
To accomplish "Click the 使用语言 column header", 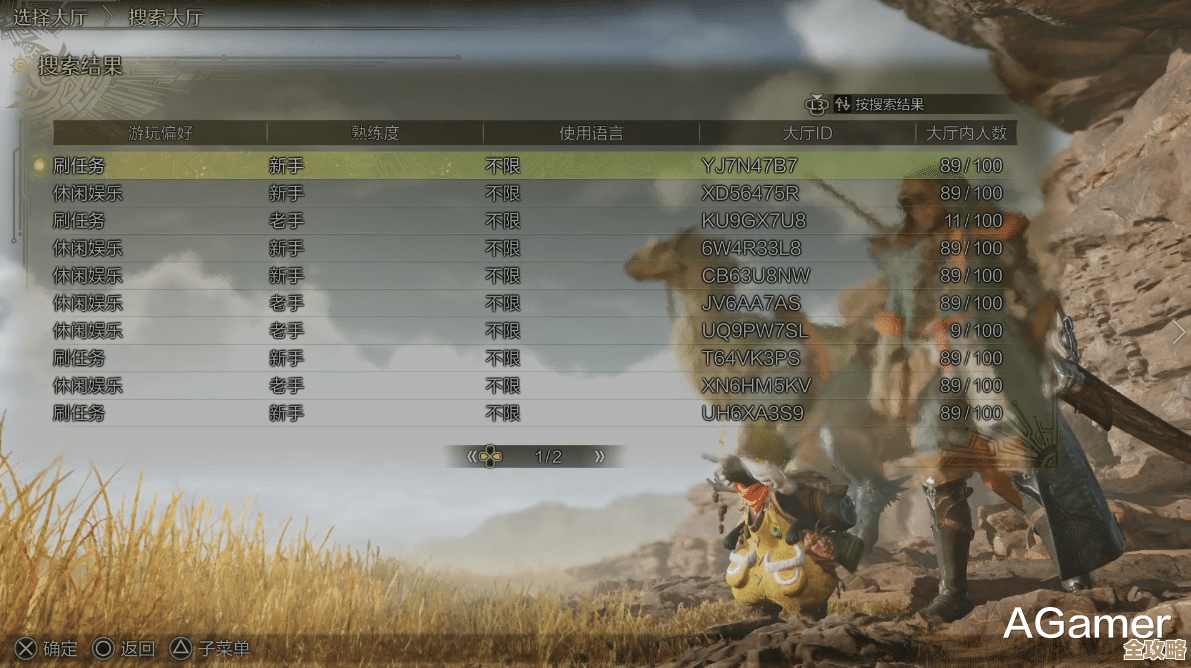I will coord(591,133).
